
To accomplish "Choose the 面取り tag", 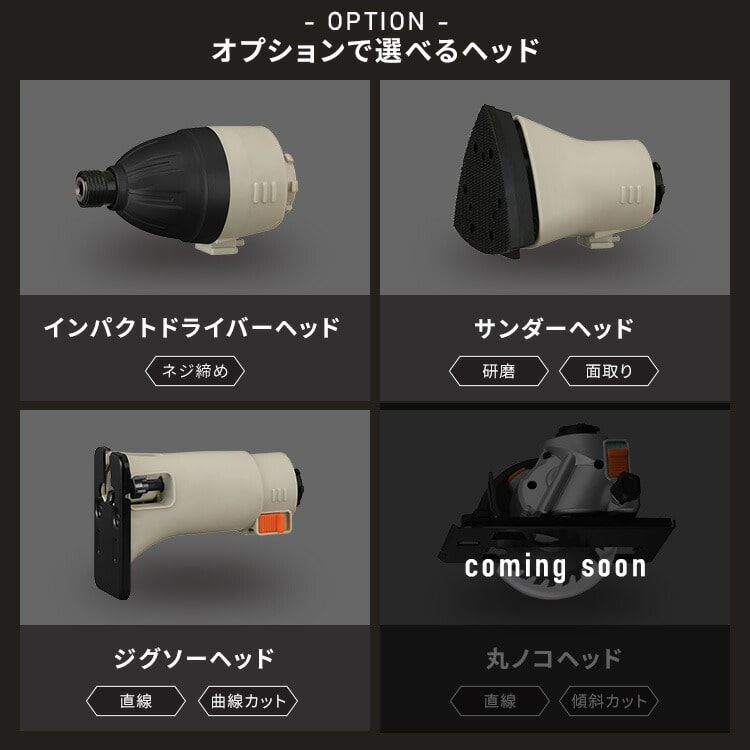I will [609, 372].
